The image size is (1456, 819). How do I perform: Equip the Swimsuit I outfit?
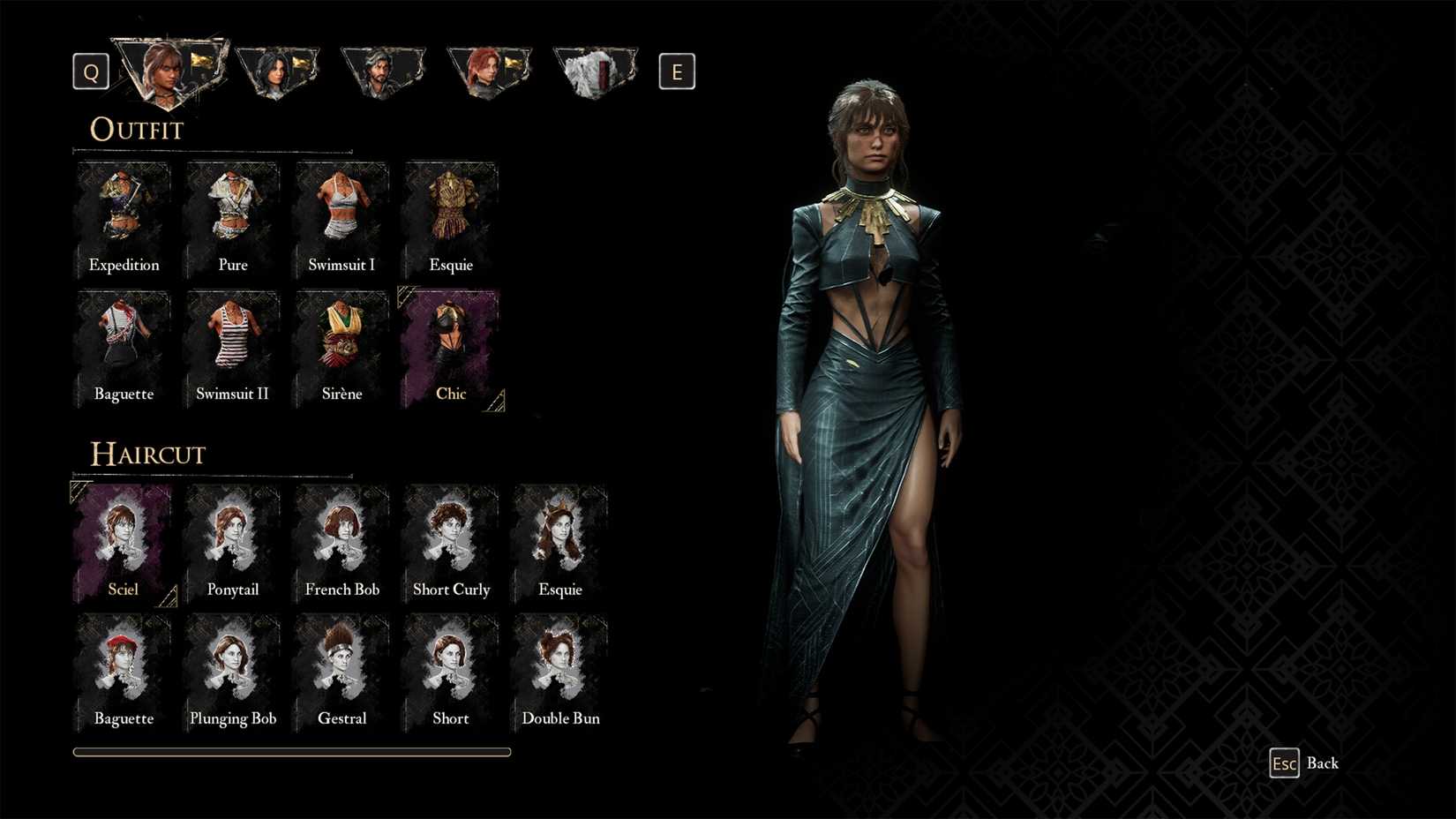coord(341,221)
